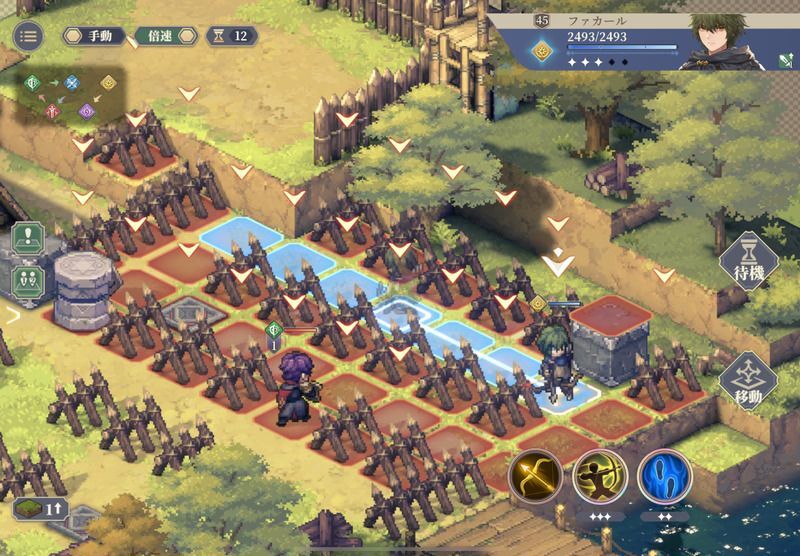Show the terrain height tile info
Viewport: 800px width, 556px height.
(x=38, y=508)
